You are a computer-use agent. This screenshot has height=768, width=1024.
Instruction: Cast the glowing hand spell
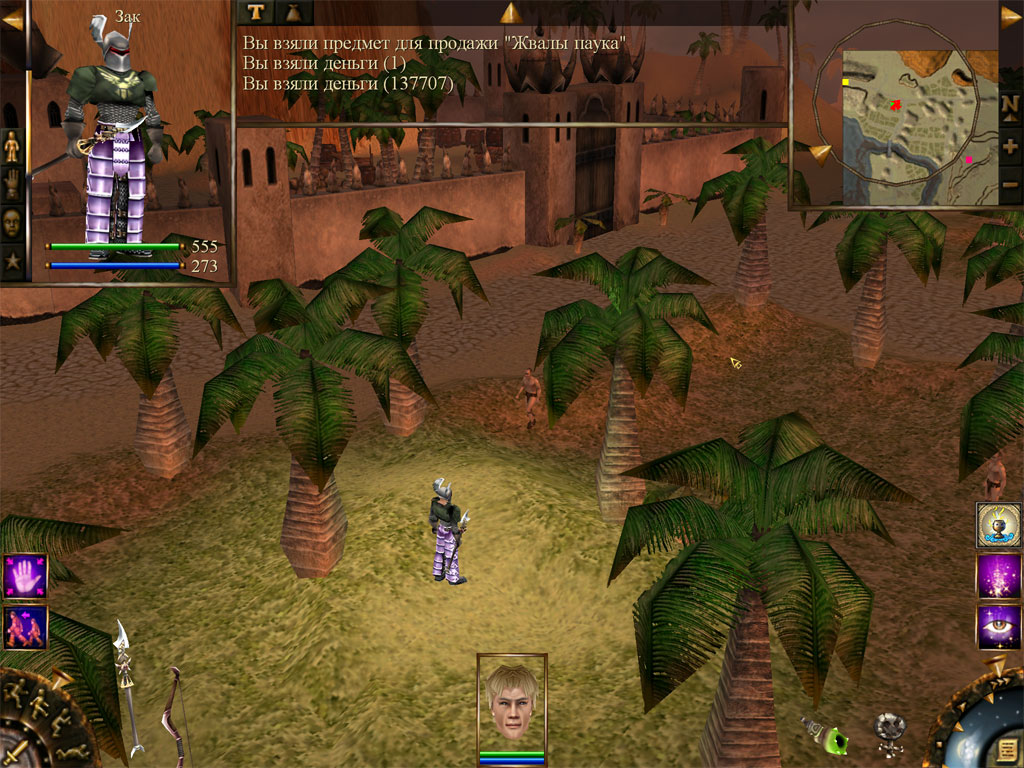[x=25, y=576]
